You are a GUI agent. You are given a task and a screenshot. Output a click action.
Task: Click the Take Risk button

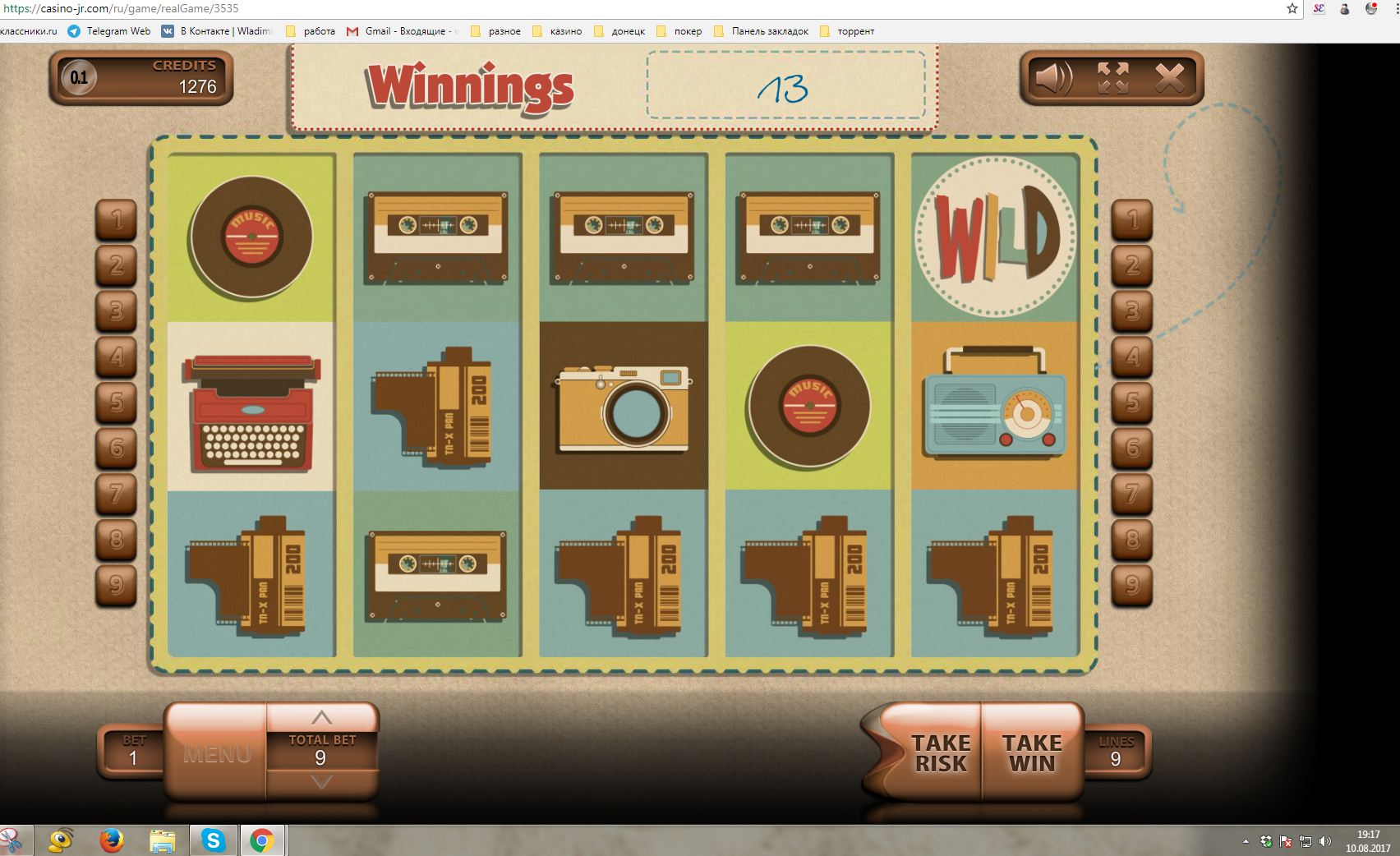tap(940, 752)
